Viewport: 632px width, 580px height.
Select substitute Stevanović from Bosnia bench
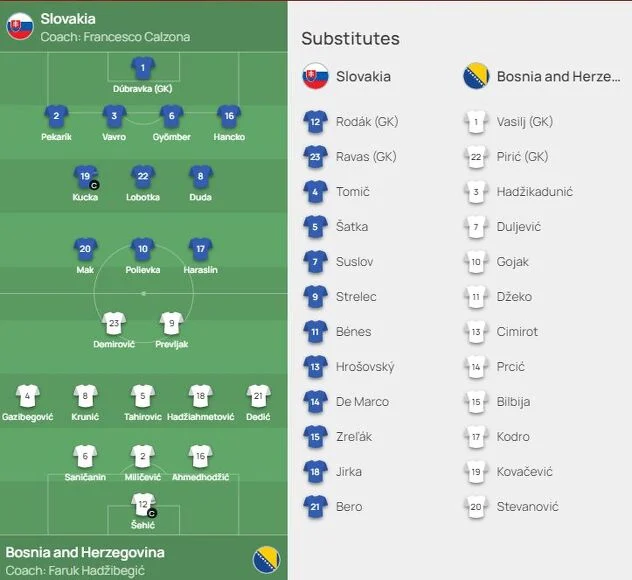pos(528,507)
